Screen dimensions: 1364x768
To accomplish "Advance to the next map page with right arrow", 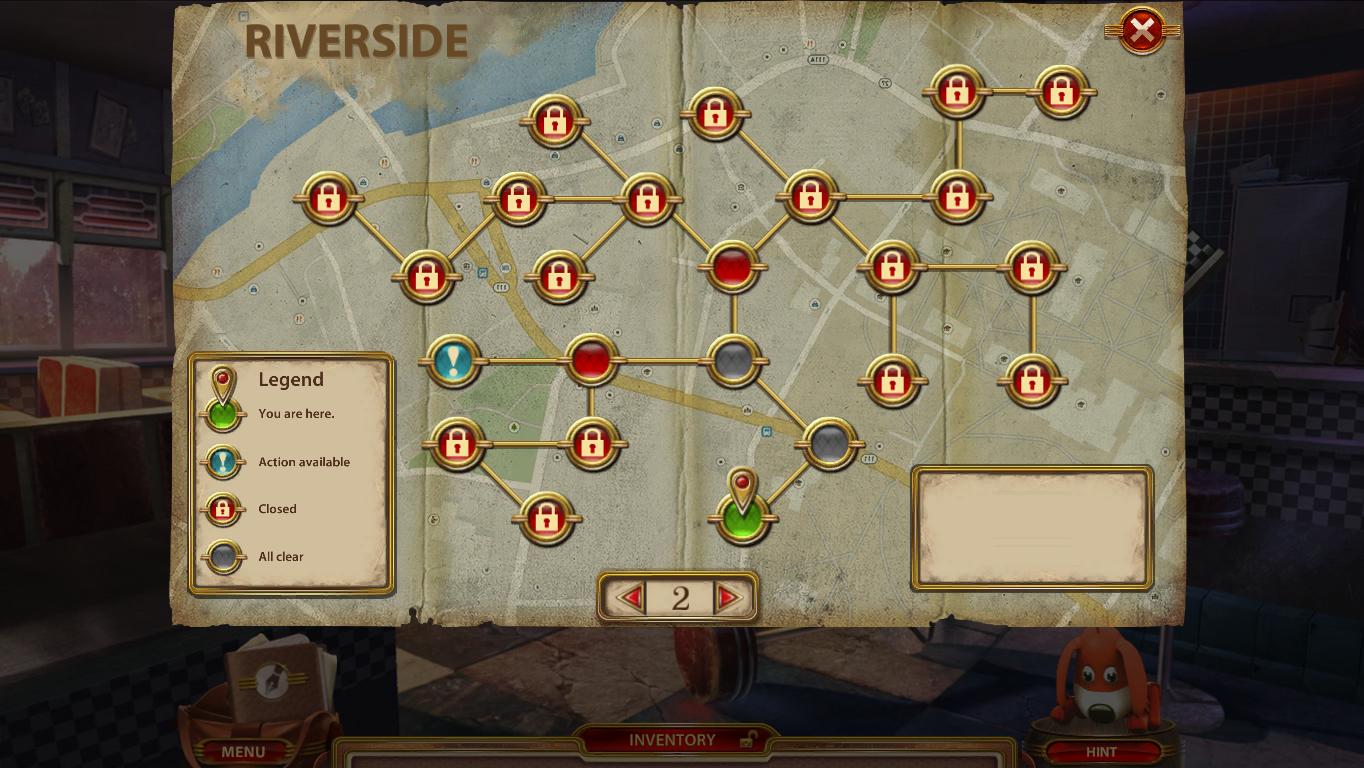I will (x=727, y=596).
